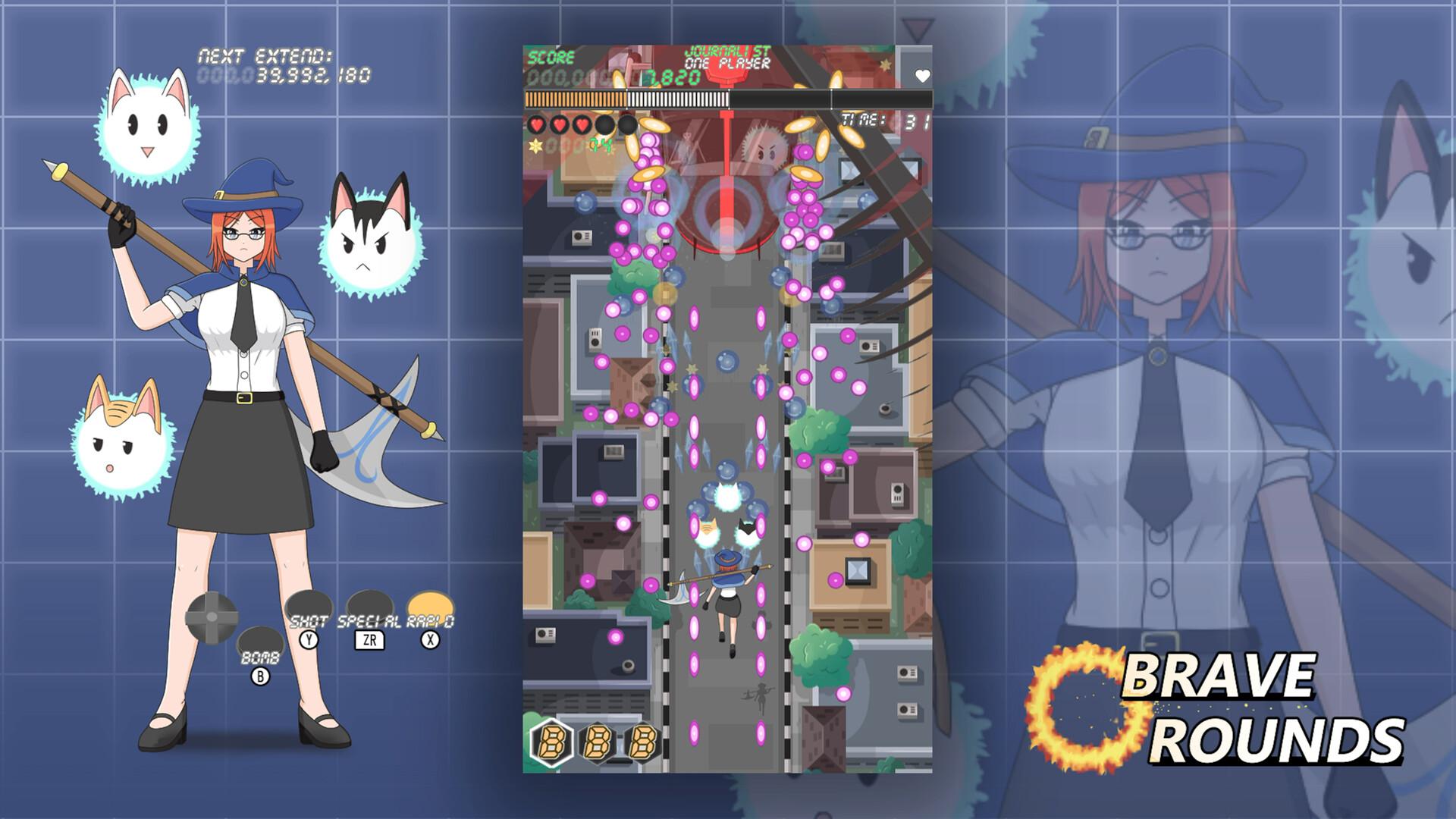Click the gold star medal icon below hearts

[x=535, y=144]
